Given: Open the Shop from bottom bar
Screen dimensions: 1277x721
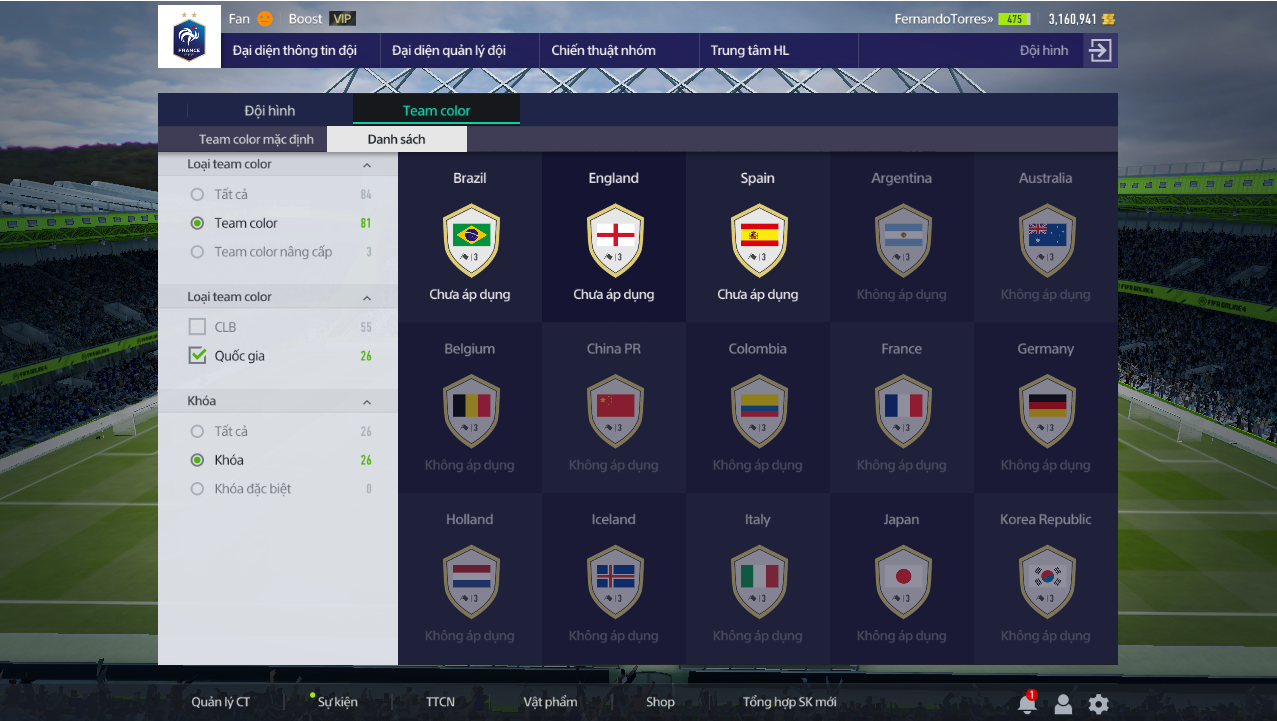Looking at the screenshot, I should [660, 702].
